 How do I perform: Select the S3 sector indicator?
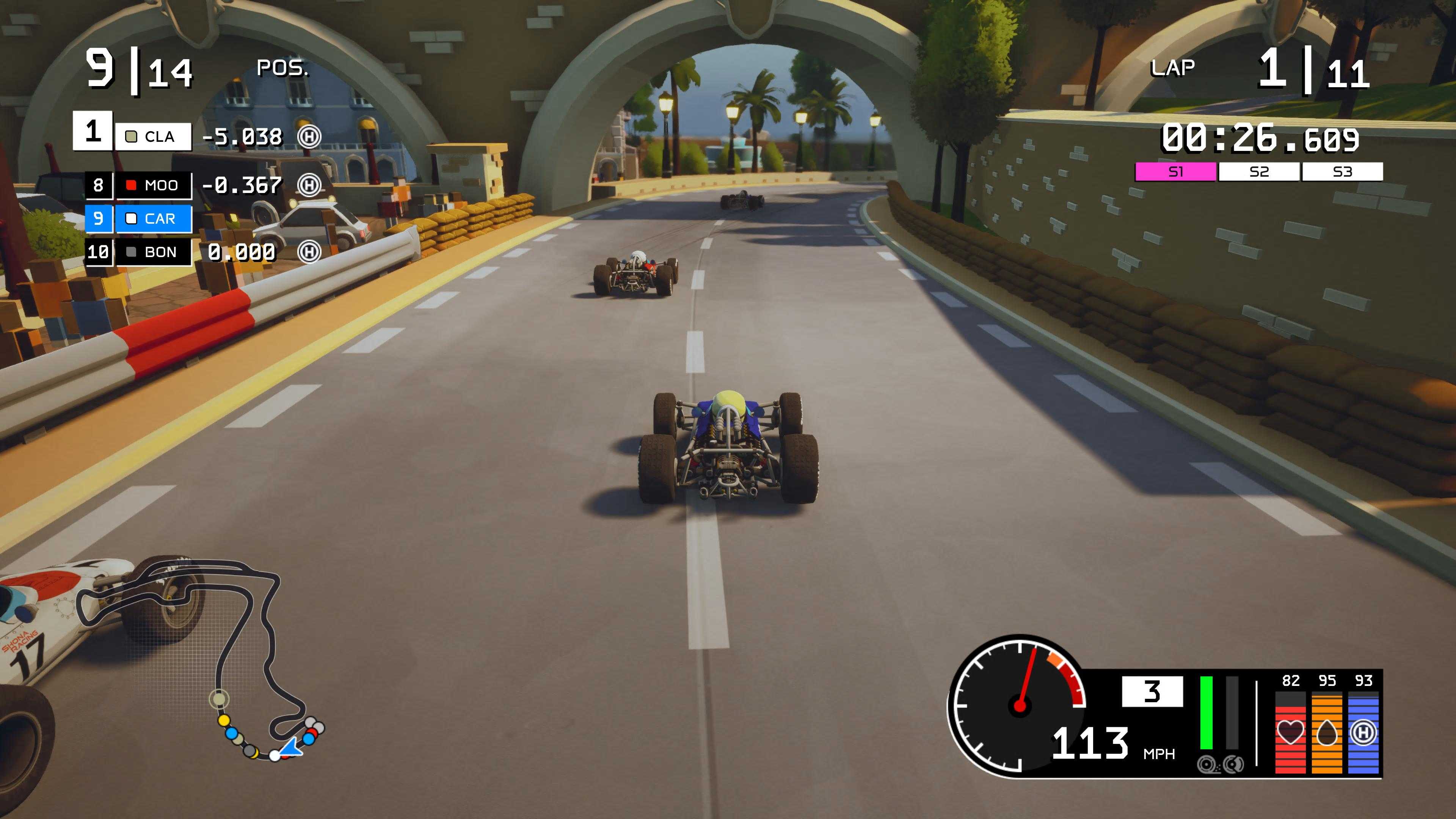1342,172
